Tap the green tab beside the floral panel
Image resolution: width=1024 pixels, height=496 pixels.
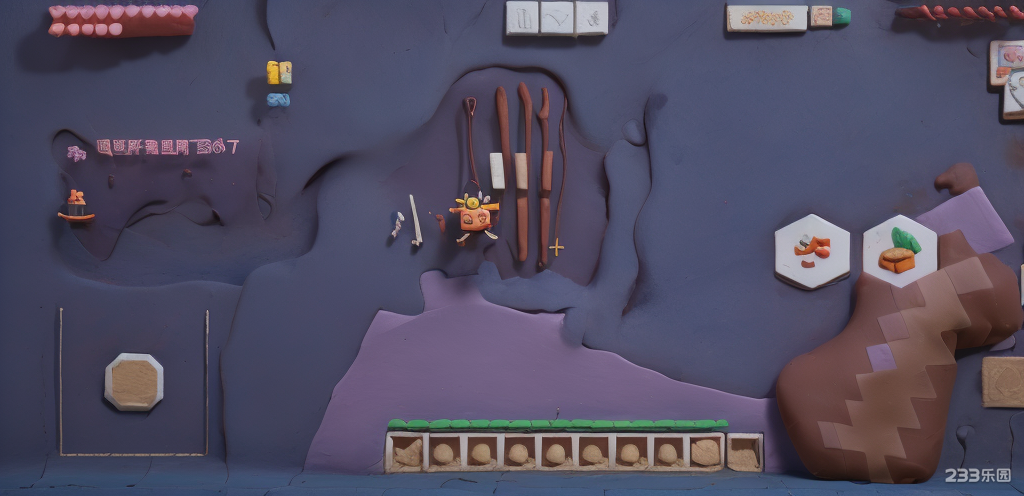[843, 16]
